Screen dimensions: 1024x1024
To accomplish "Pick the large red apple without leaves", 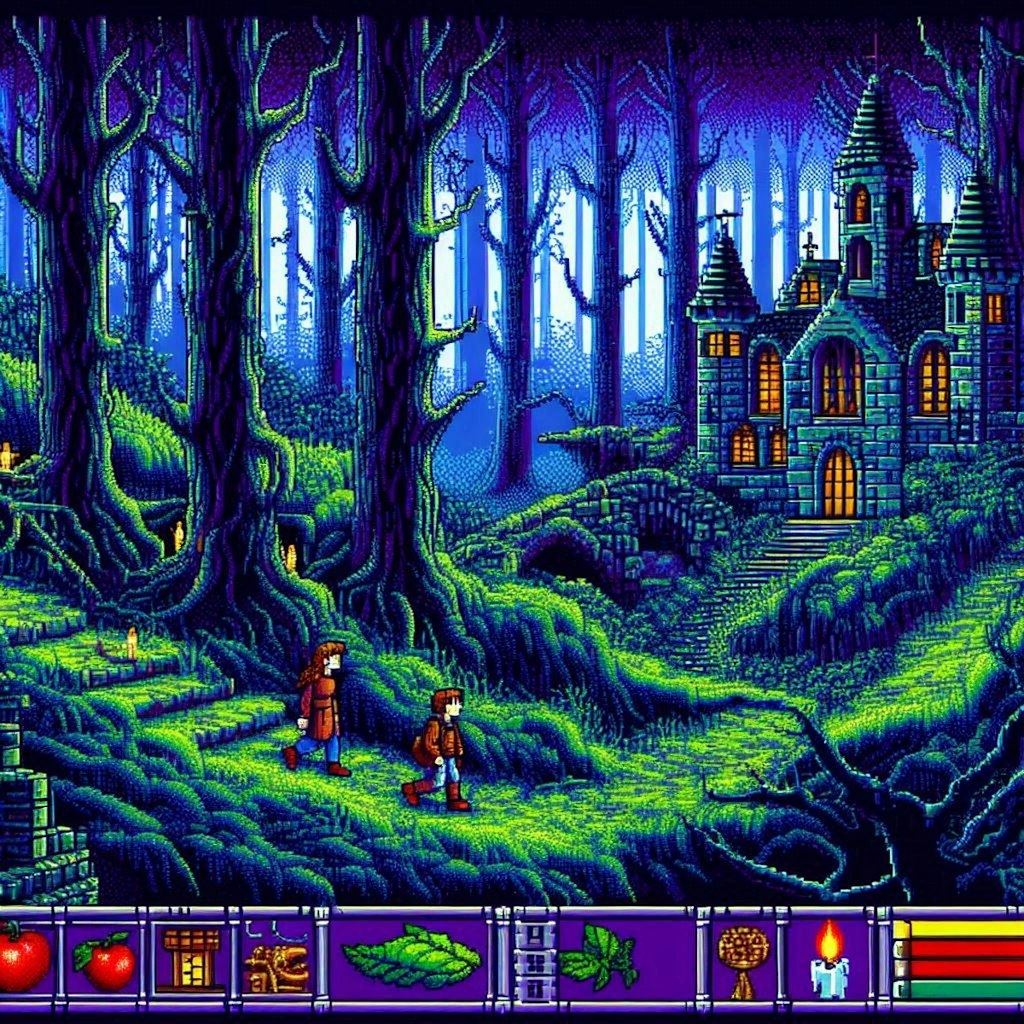I will 22,958.
